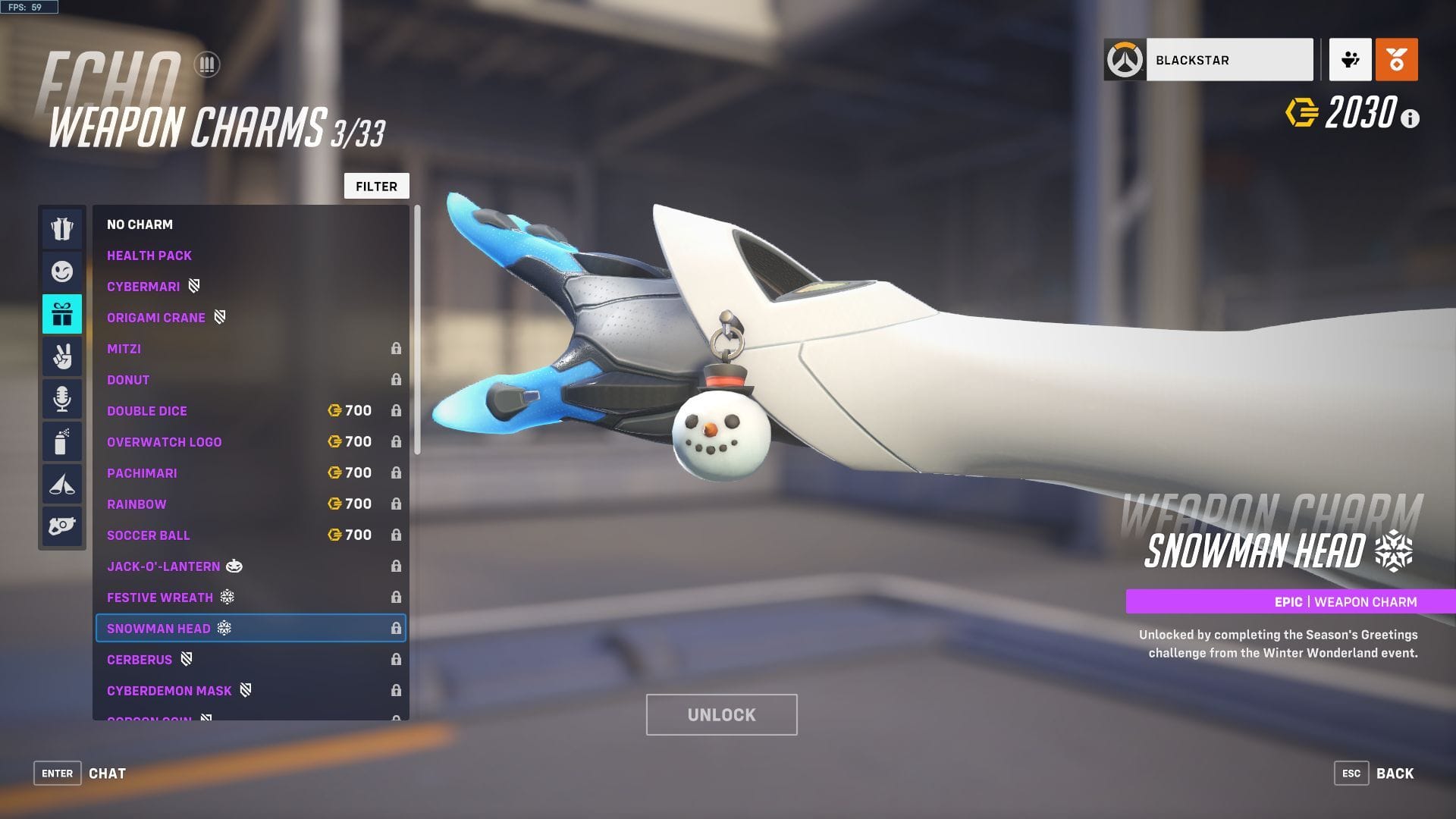1456x819 pixels.
Task: Open the social groups icon near Blackstar
Action: tap(1349, 58)
